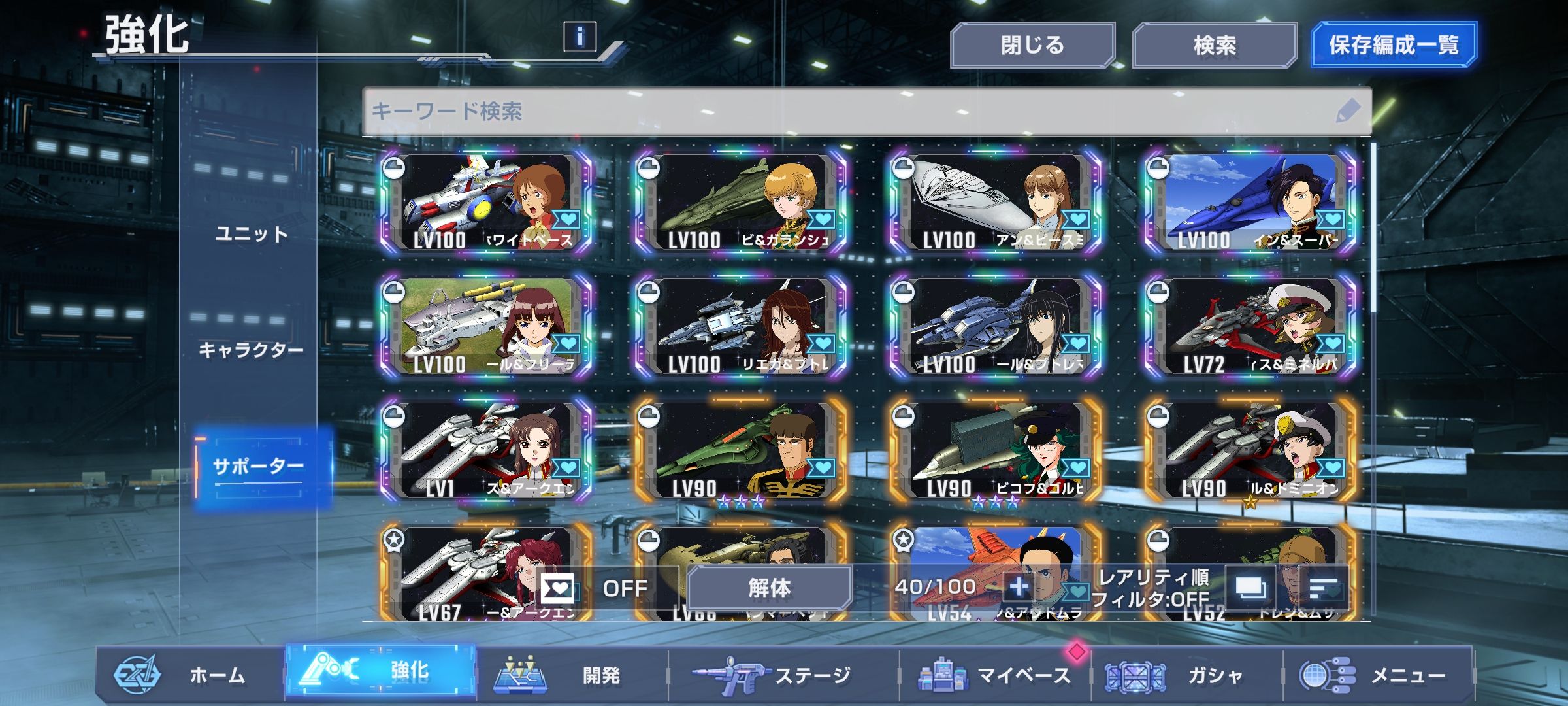Open the sort and filter options icon

coord(1324,588)
